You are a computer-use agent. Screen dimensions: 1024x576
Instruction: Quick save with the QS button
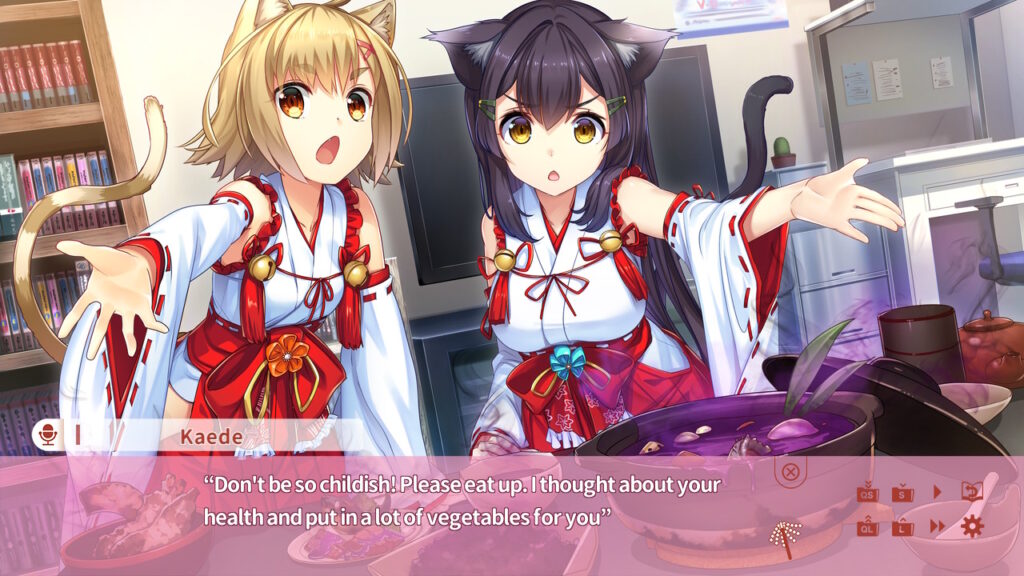(867, 492)
